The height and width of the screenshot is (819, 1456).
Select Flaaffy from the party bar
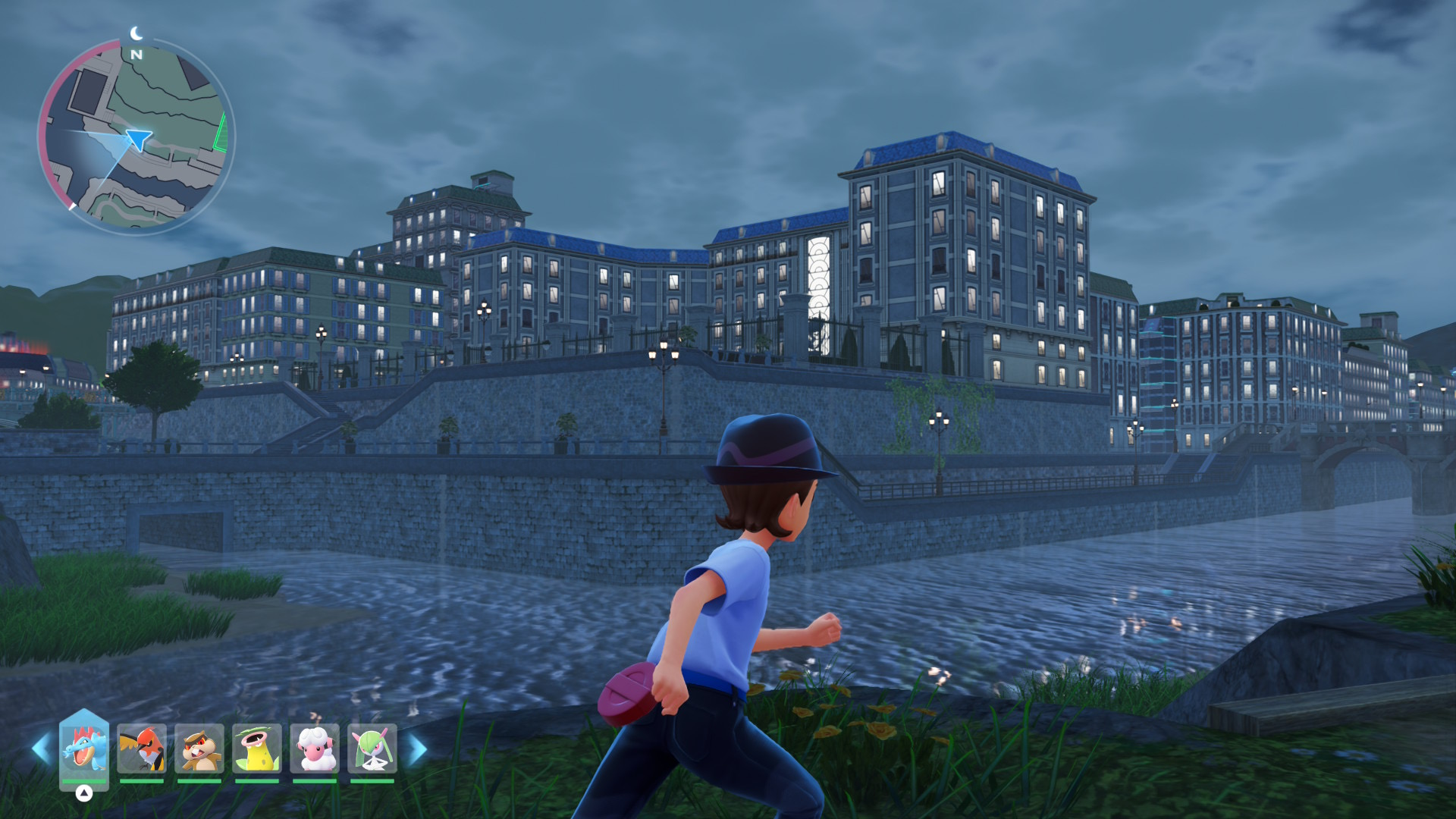click(x=315, y=748)
